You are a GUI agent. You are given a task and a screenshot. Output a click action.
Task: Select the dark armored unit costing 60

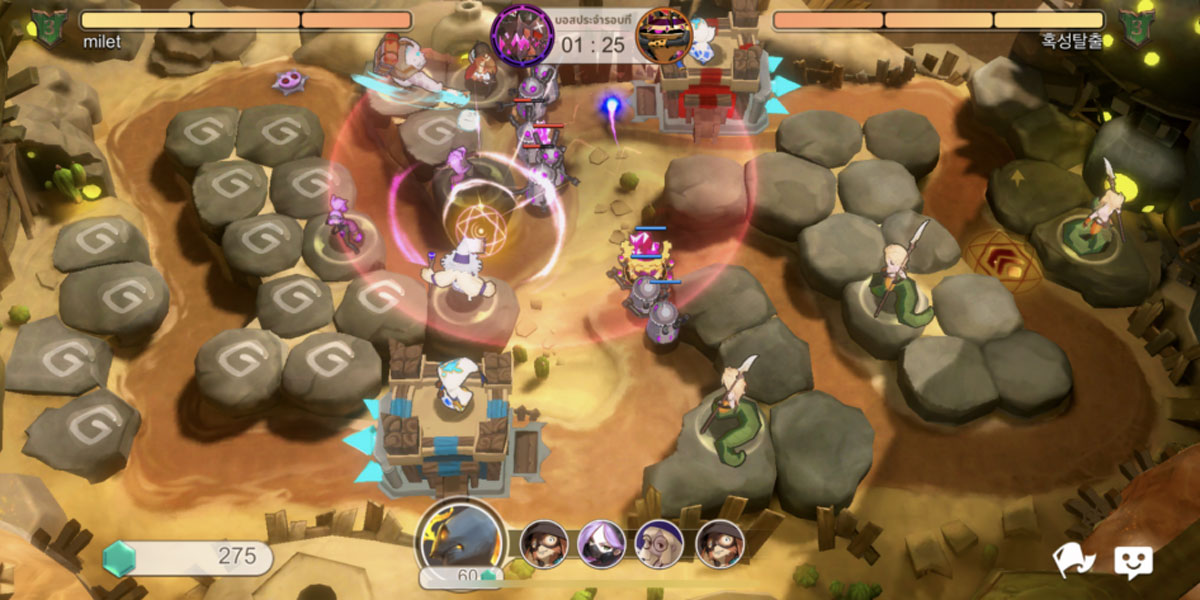tap(461, 541)
